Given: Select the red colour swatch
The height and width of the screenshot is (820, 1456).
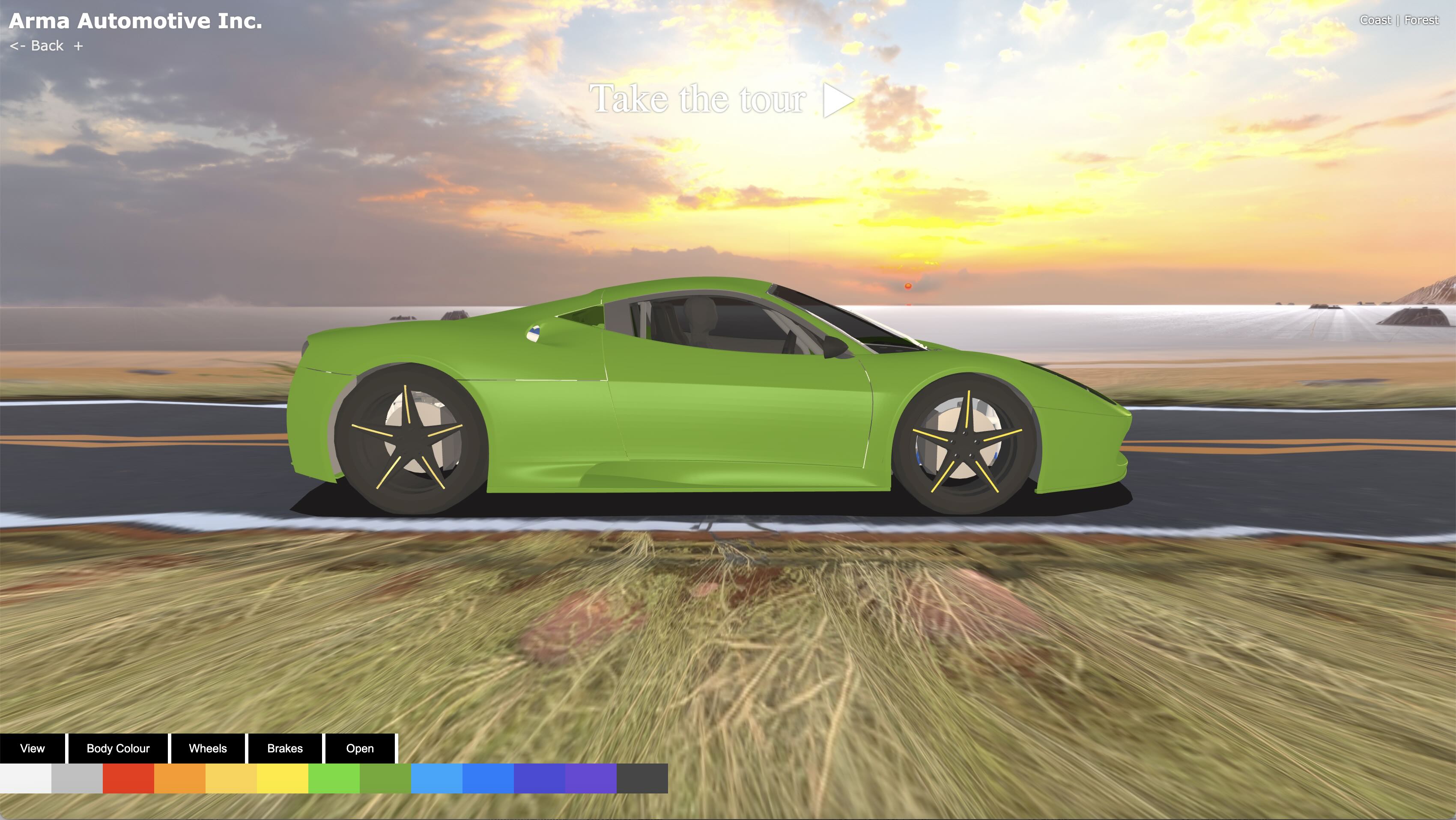Looking at the screenshot, I should coord(128,778).
